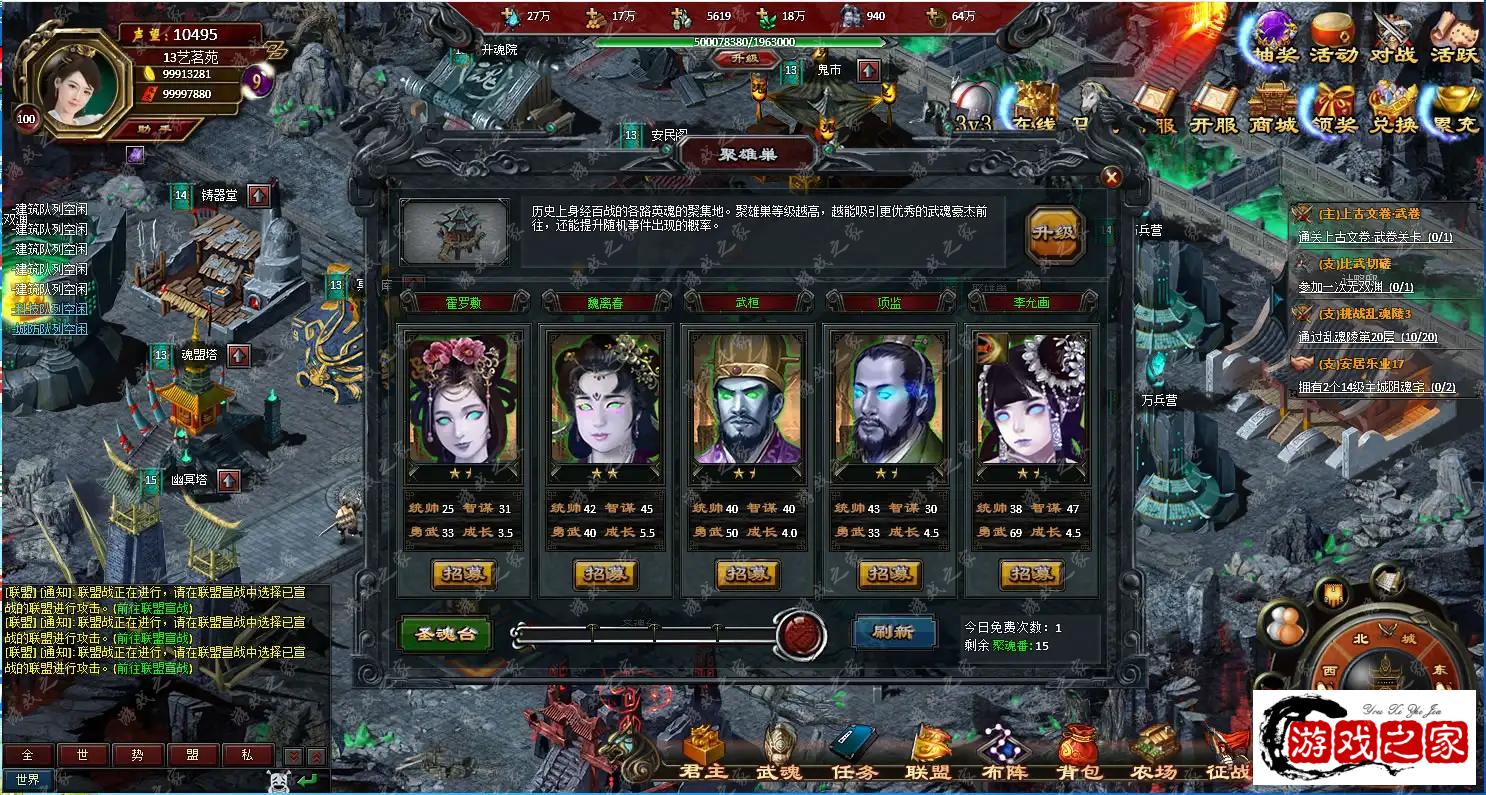The height and width of the screenshot is (795, 1486).
Task: Select the 魏离春 hero portrait card
Action: [x=604, y=398]
